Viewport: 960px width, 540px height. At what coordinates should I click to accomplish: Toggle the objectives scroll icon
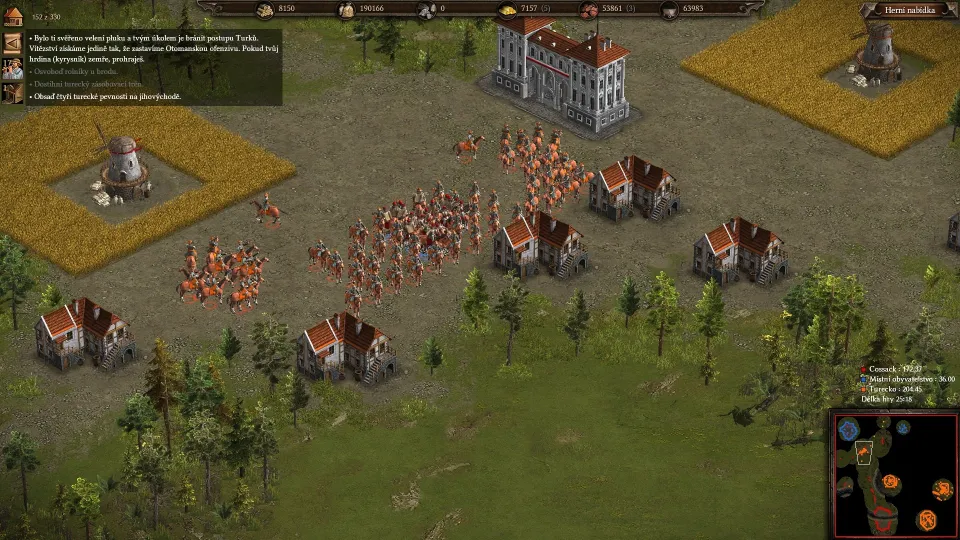pos(13,43)
